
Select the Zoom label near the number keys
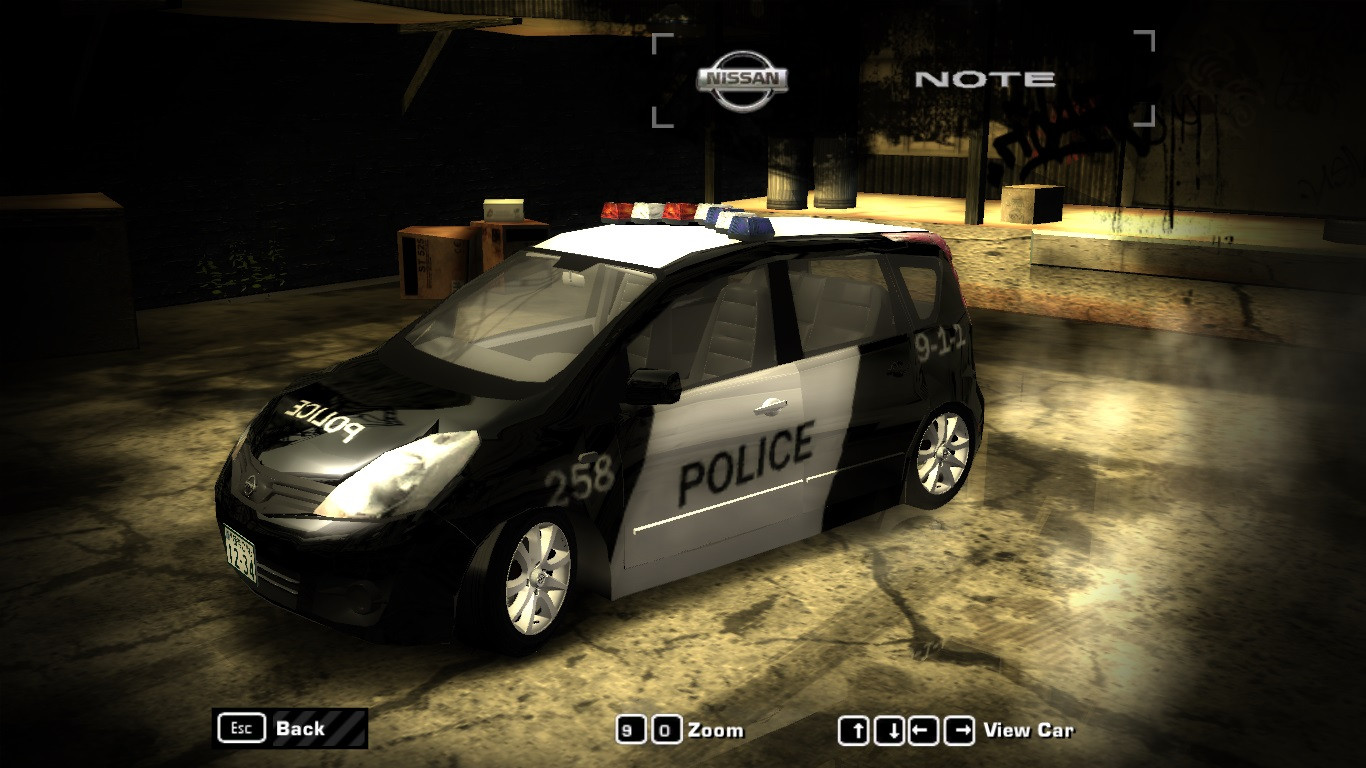point(714,730)
